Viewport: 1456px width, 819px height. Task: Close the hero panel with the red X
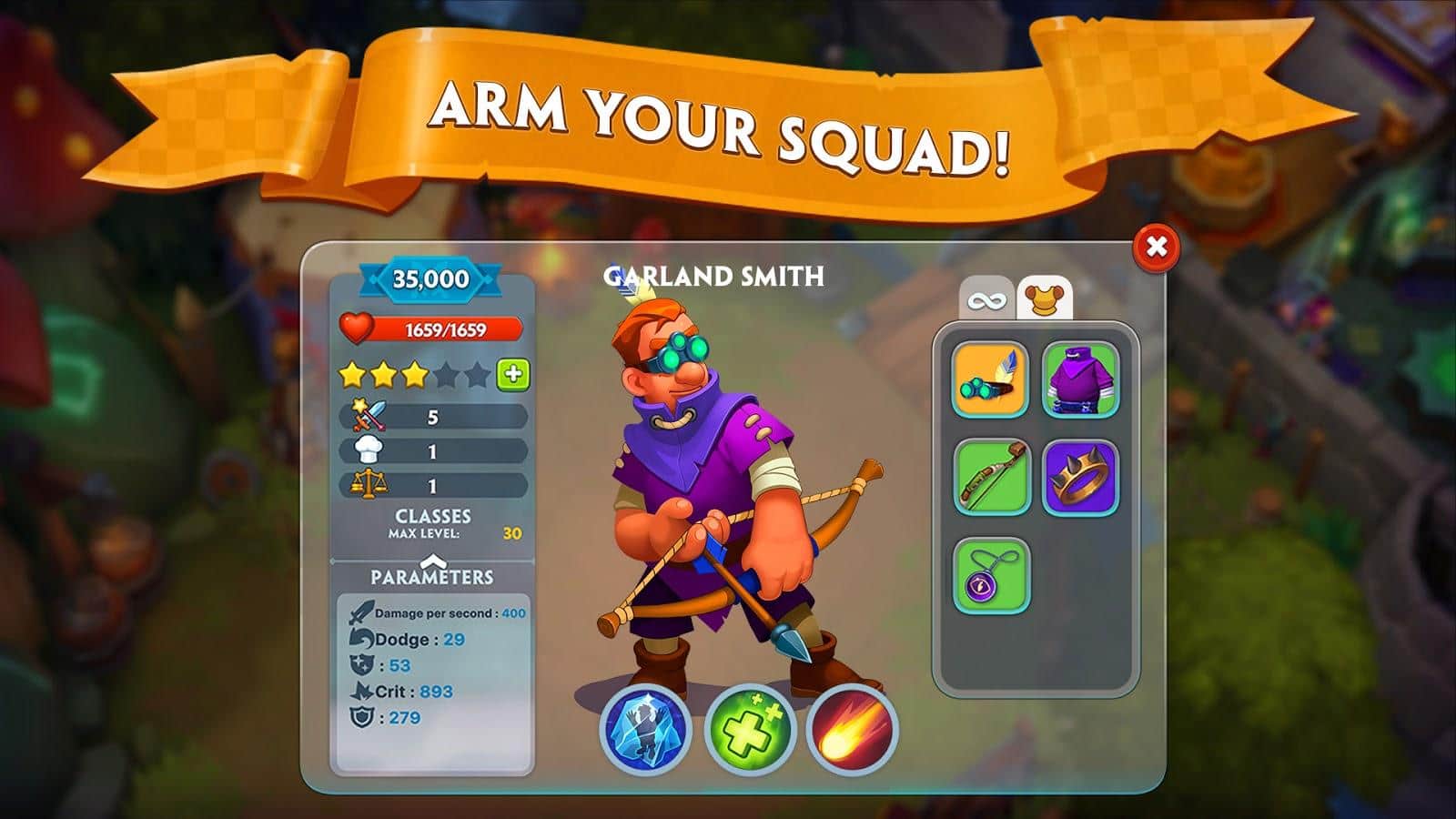(x=1157, y=247)
